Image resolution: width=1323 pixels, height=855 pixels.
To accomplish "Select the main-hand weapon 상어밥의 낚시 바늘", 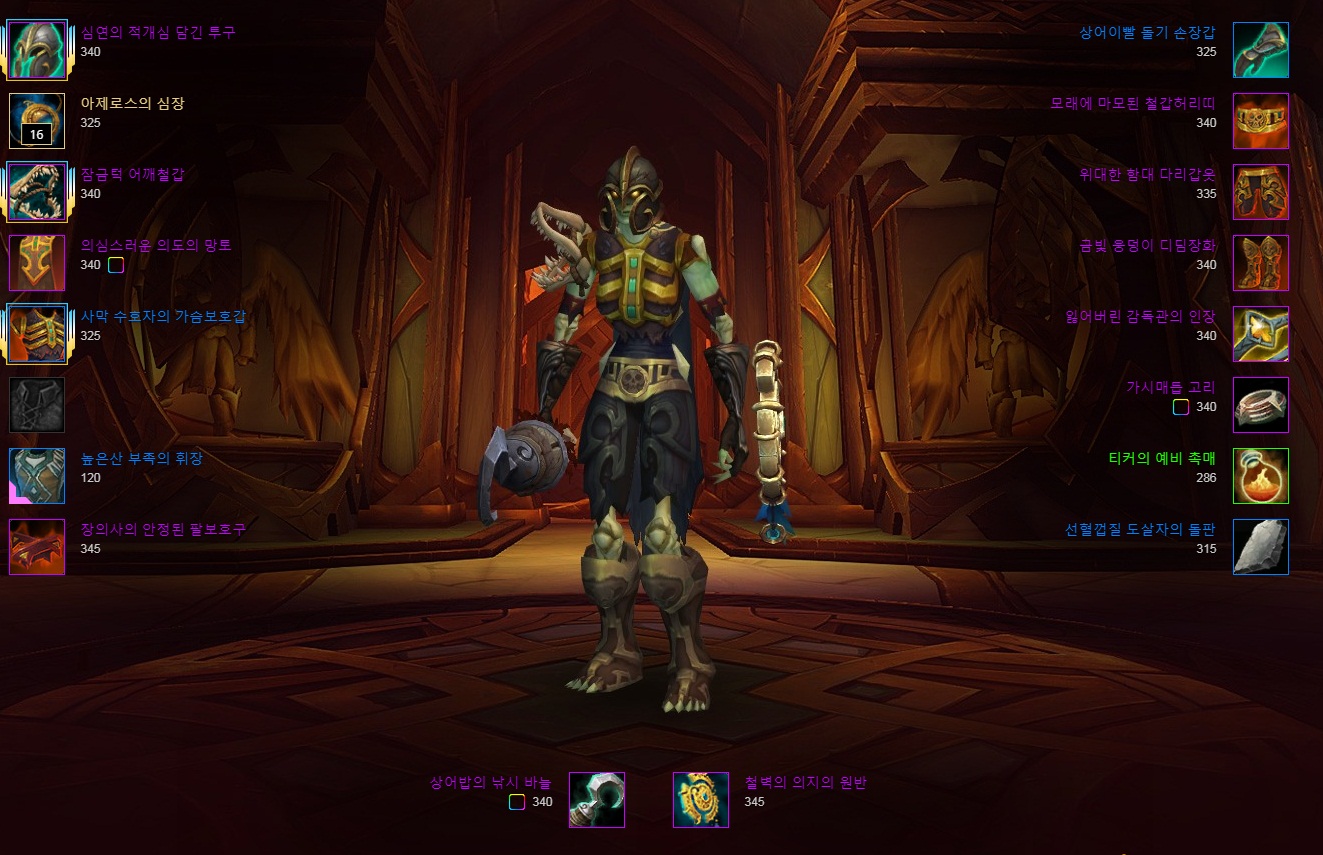I will 597,800.
